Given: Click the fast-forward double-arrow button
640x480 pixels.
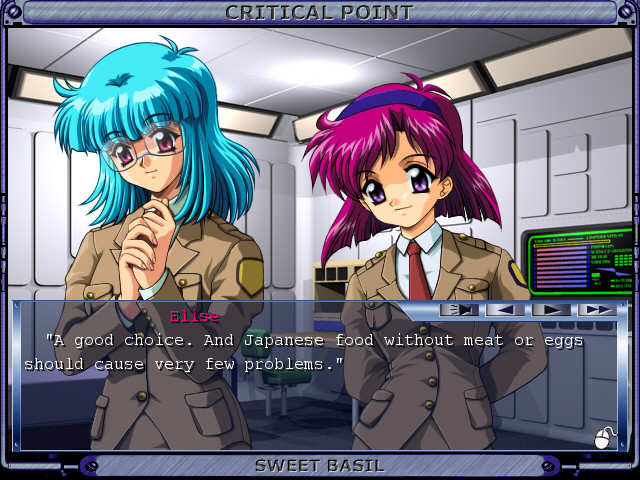Looking at the screenshot, I should pyautogui.click(x=596, y=310).
